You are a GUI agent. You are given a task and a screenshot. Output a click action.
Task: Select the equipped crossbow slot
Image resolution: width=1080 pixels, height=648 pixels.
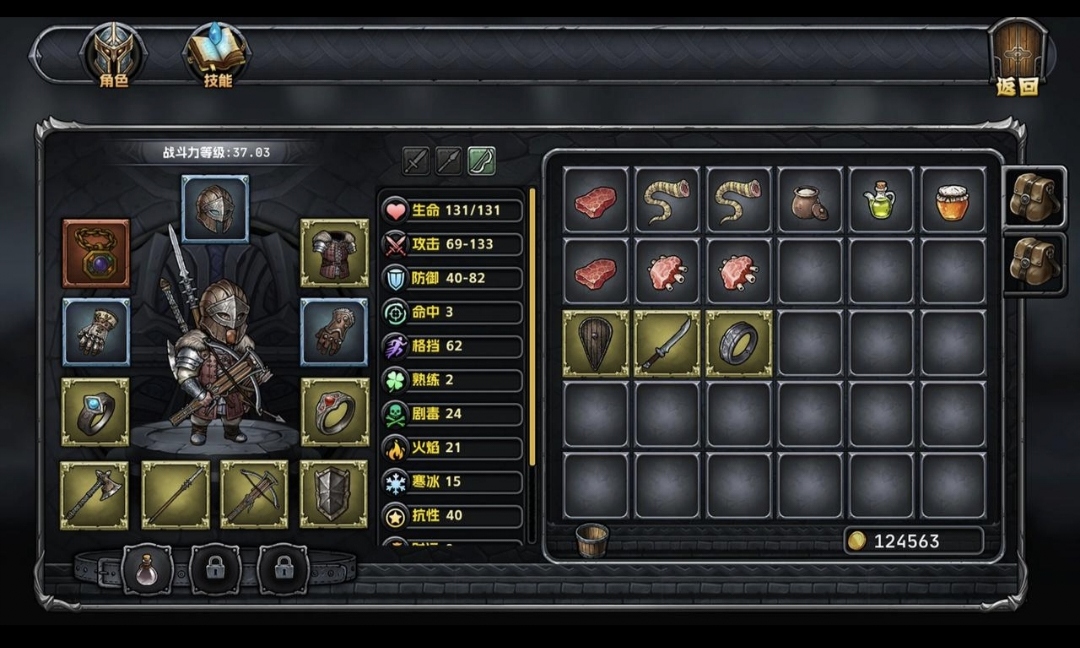pyautogui.click(x=254, y=494)
